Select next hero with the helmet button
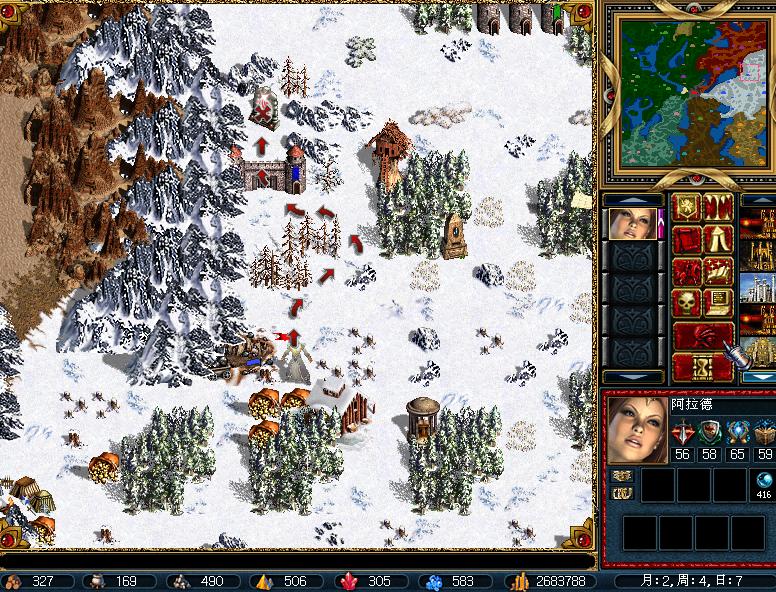 click(x=703, y=336)
